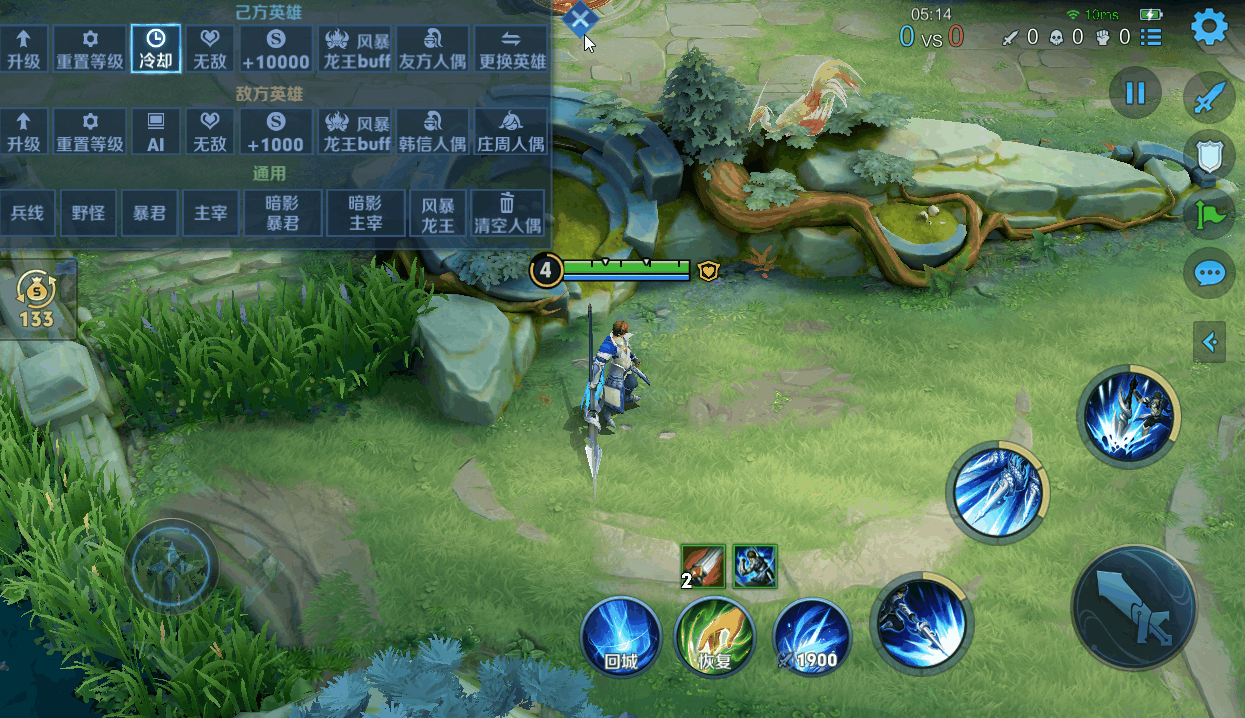The width and height of the screenshot is (1245, 718).
Task: Toggle the enemy AI button
Action: coord(156,132)
